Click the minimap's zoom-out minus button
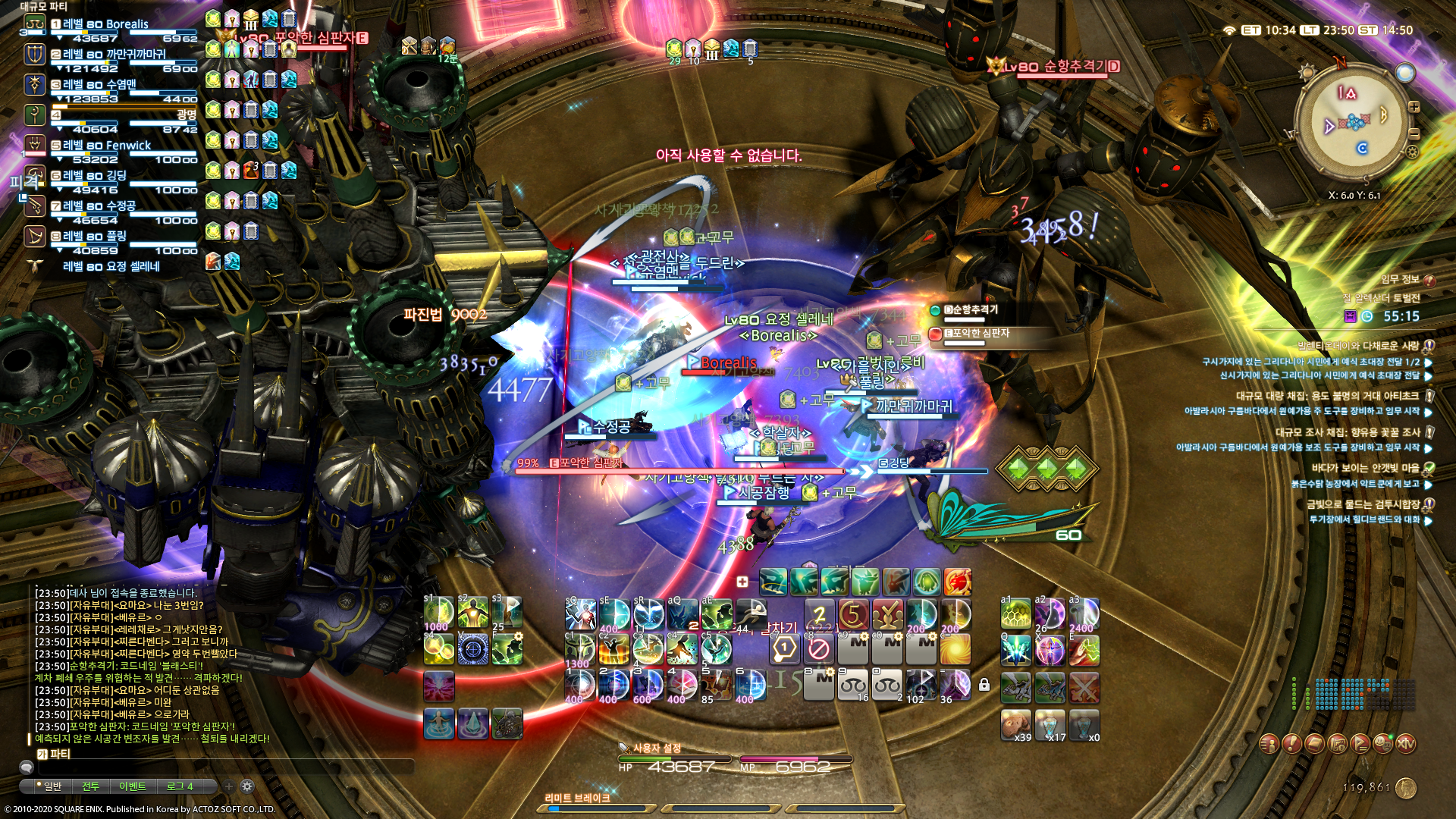 1414,133
